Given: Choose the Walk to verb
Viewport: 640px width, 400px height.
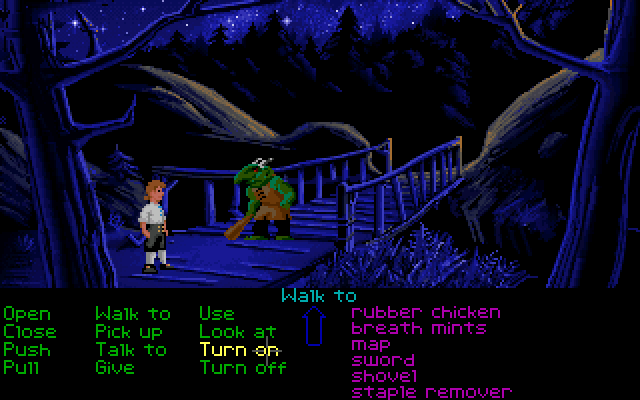Looking at the screenshot, I should coord(133,314).
